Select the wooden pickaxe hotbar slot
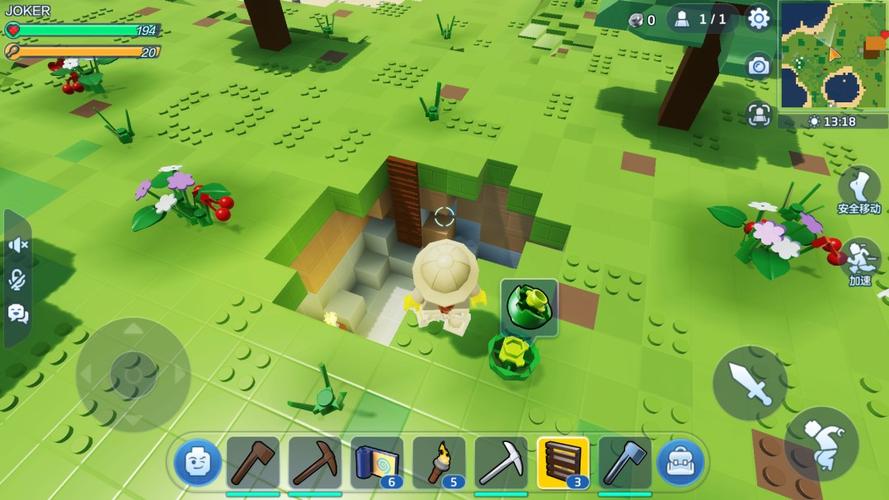Image resolution: width=889 pixels, height=500 pixels. tap(315, 462)
